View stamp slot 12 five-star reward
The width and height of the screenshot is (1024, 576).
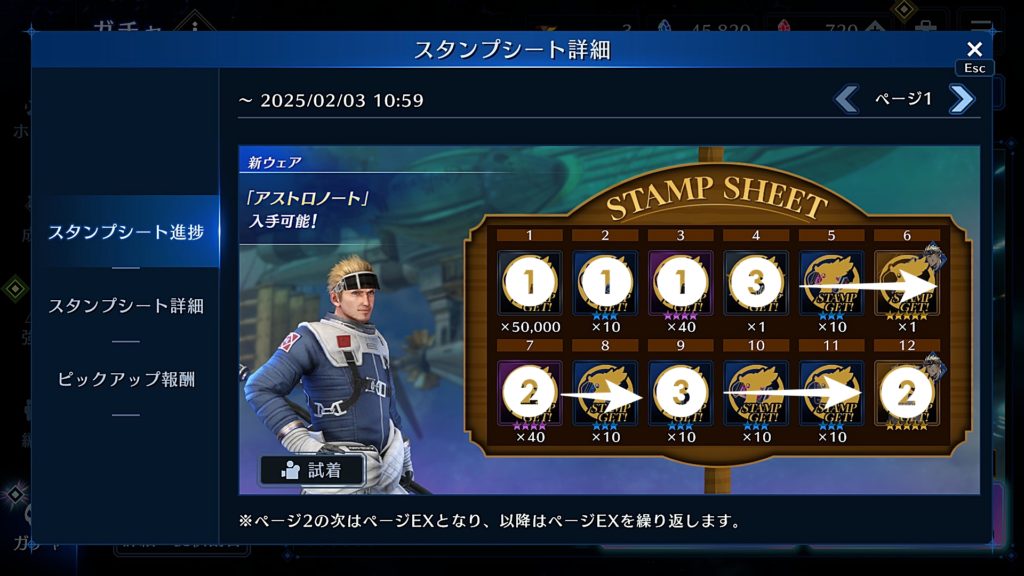click(x=907, y=394)
